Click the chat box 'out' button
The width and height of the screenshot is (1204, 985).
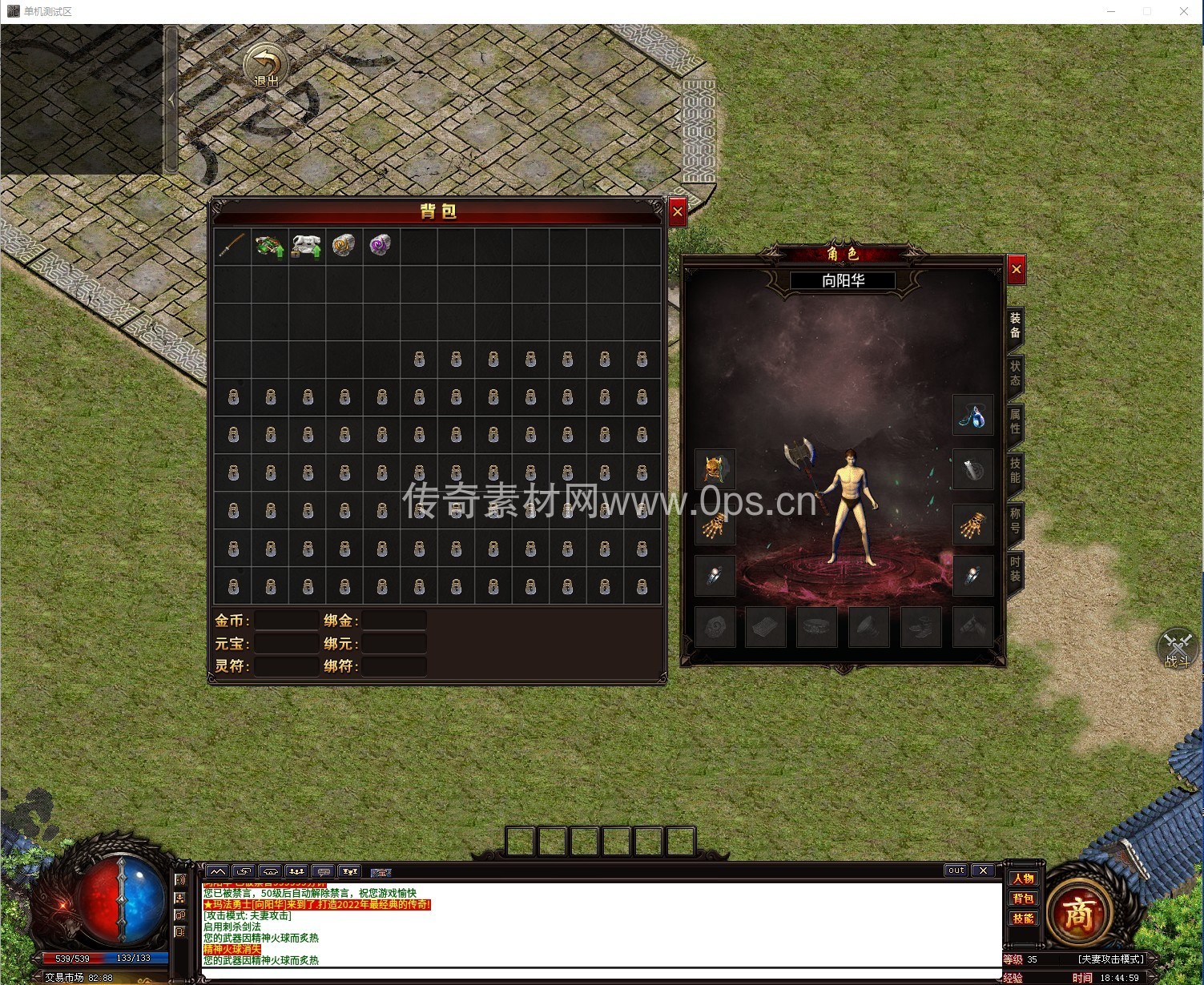[x=956, y=870]
